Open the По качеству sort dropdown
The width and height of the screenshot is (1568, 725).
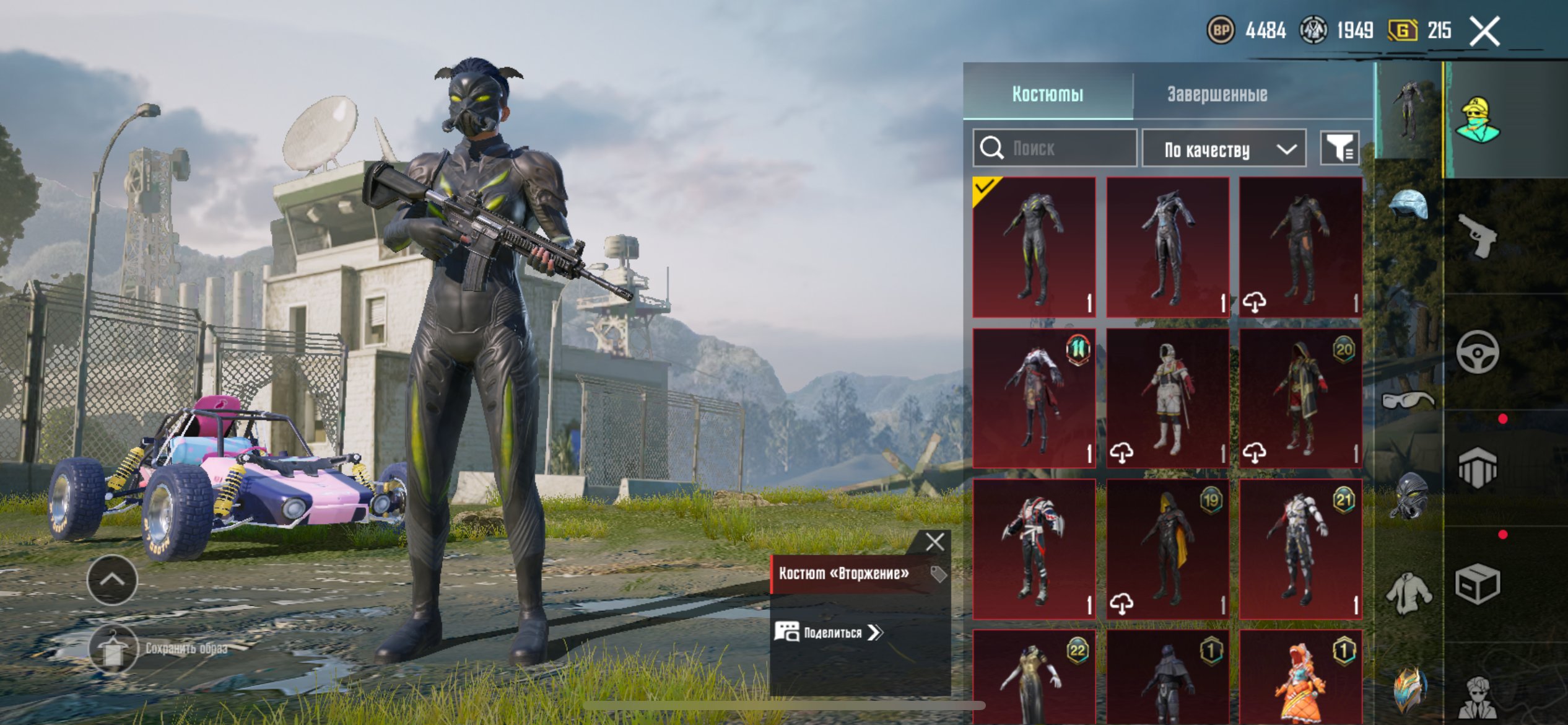[x=1223, y=149]
